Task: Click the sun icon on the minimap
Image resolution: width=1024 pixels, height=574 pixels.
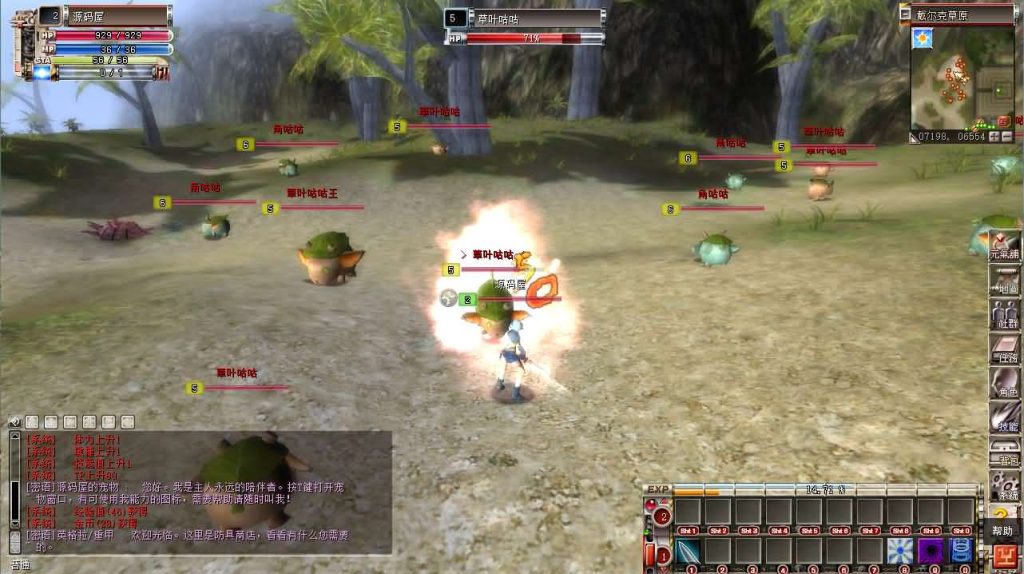Action: 921,38
